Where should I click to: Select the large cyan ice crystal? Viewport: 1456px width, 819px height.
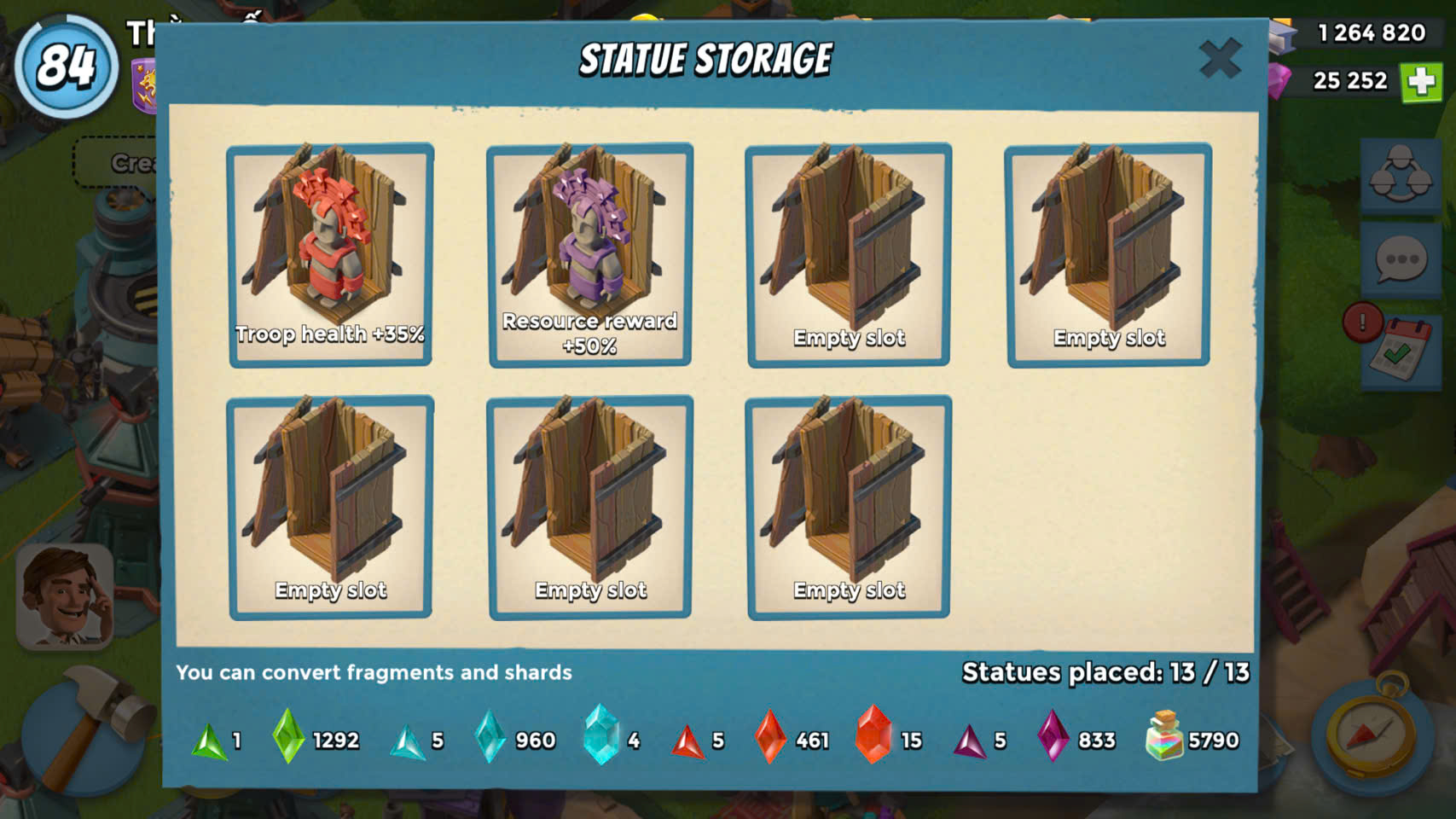[x=601, y=735]
